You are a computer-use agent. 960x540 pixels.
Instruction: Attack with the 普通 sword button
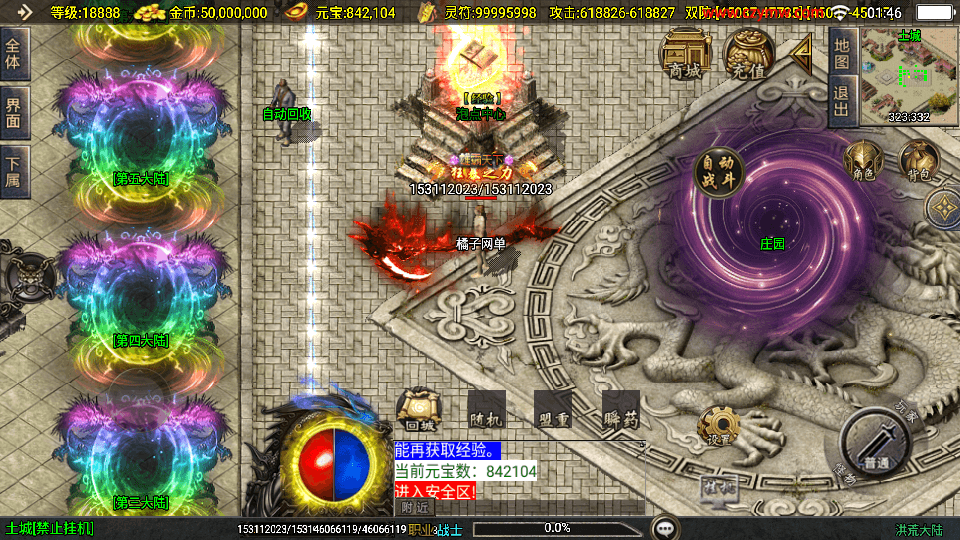[875, 444]
